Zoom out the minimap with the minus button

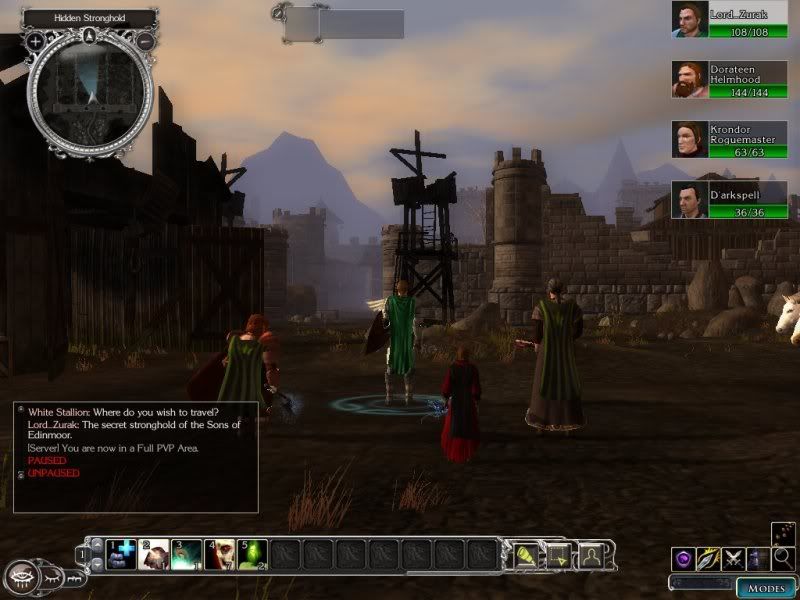point(146,41)
